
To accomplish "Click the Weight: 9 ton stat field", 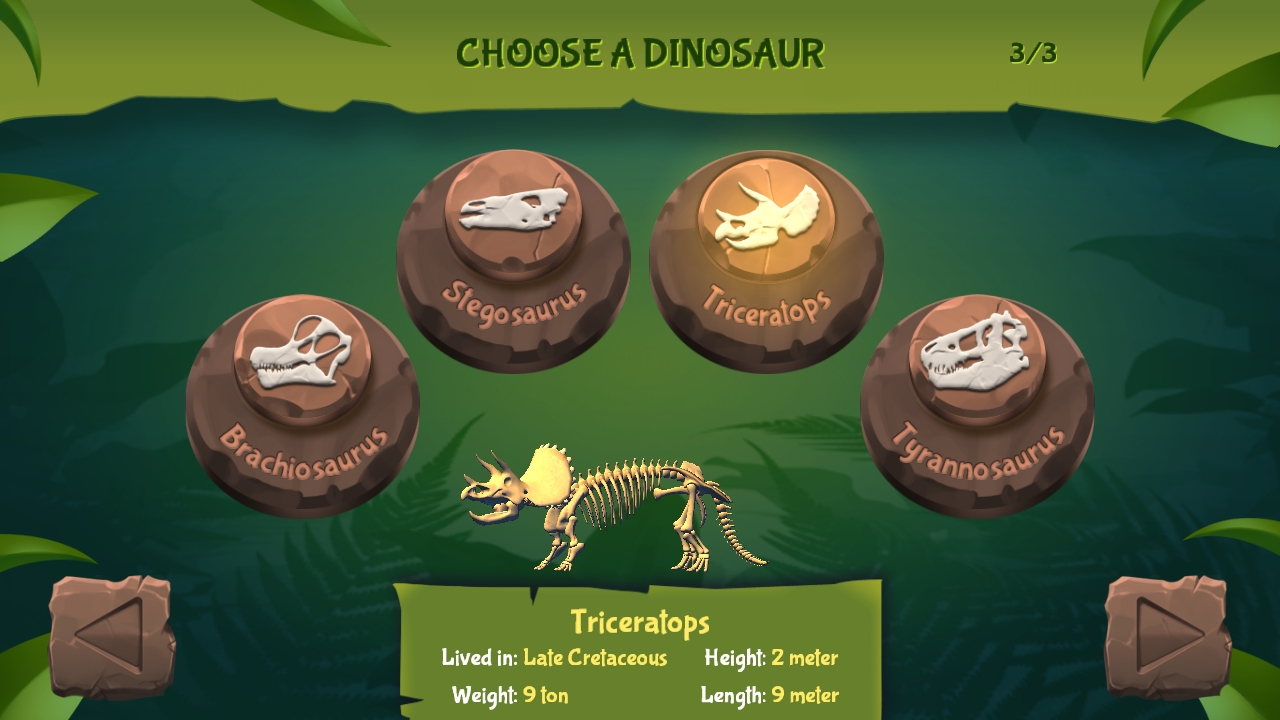I will 512,695.
